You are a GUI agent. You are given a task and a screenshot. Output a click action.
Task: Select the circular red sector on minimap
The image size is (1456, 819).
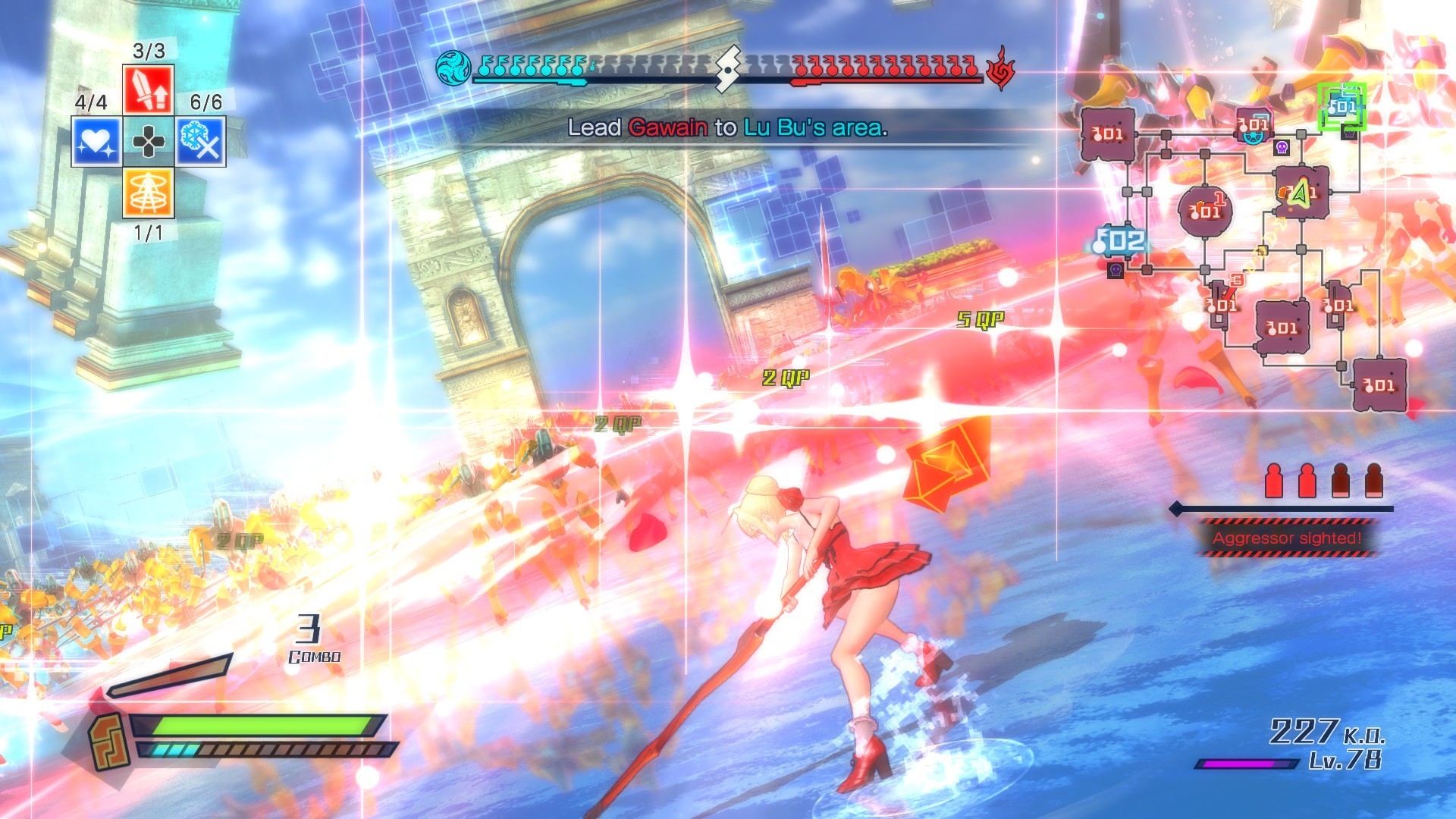1205,210
